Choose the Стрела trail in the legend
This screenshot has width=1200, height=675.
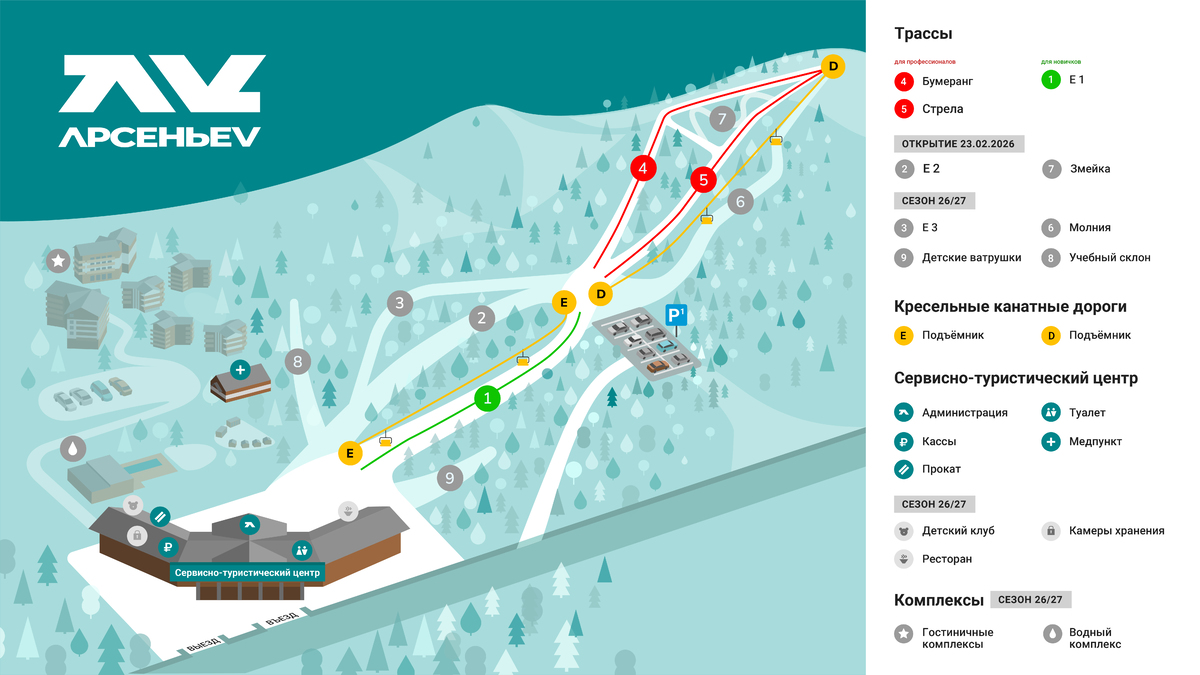[x=943, y=109]
